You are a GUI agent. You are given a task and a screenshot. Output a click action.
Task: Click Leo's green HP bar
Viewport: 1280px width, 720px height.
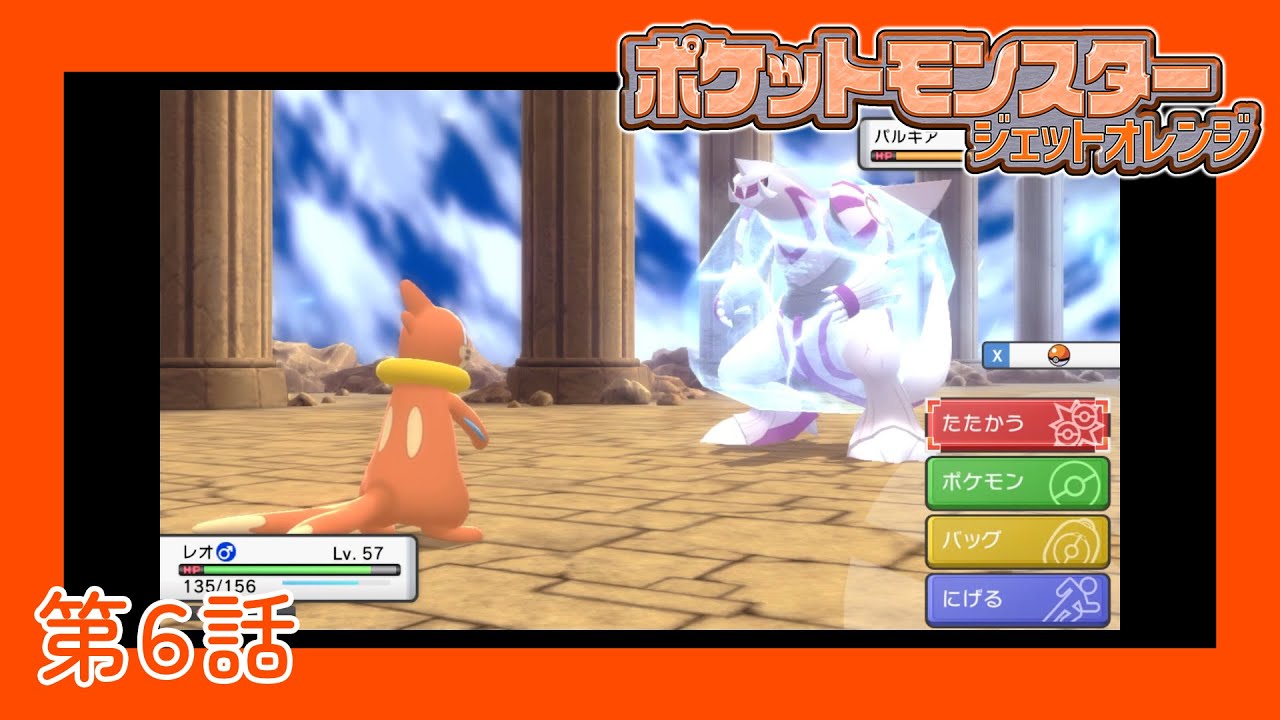pyautogui.click(x=285, y=569)
